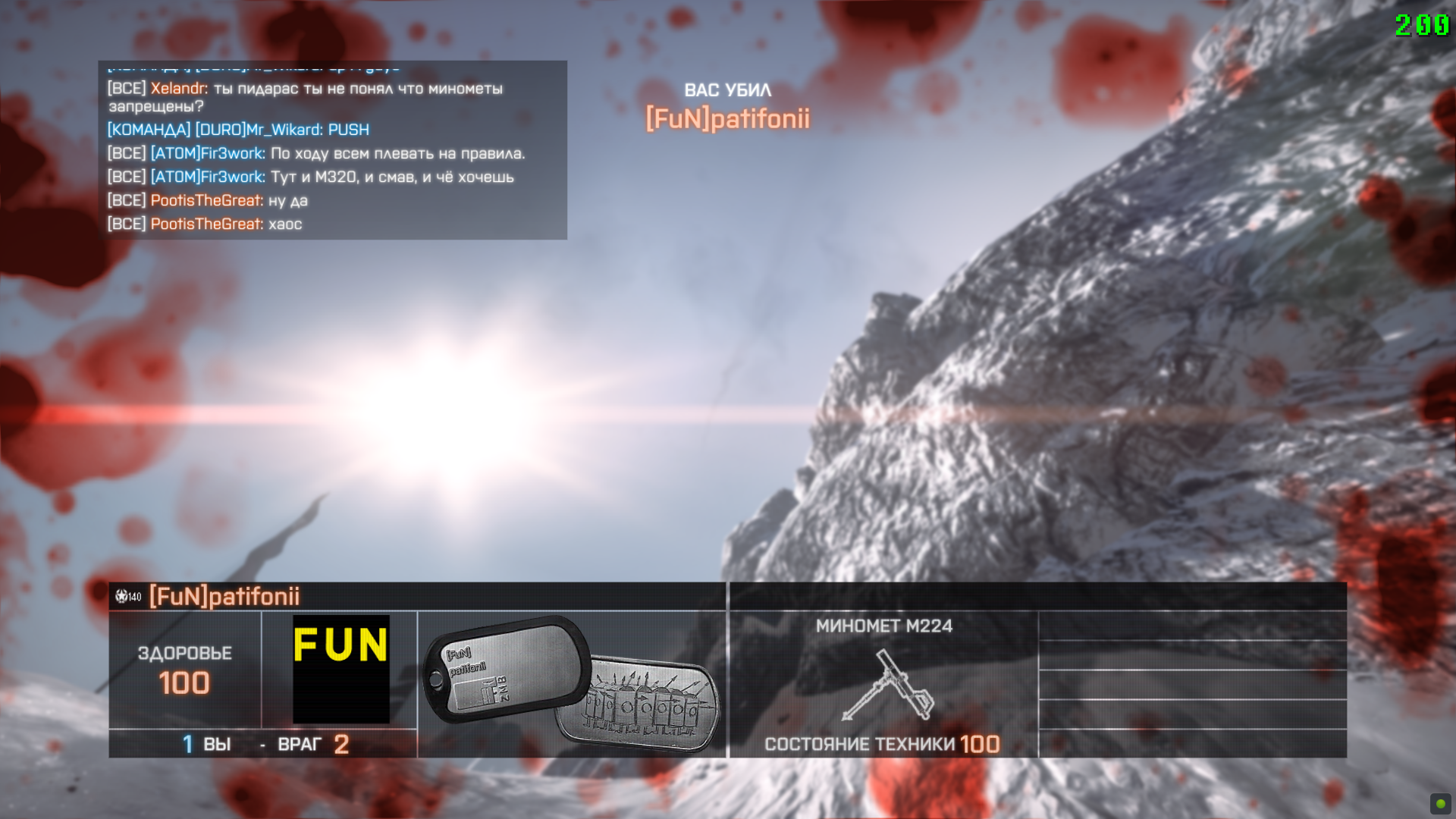Viewport: 1456px width, 819px height.
Task: Click the green overlay indicator in the corner
Action: (x=1439, y=803)
